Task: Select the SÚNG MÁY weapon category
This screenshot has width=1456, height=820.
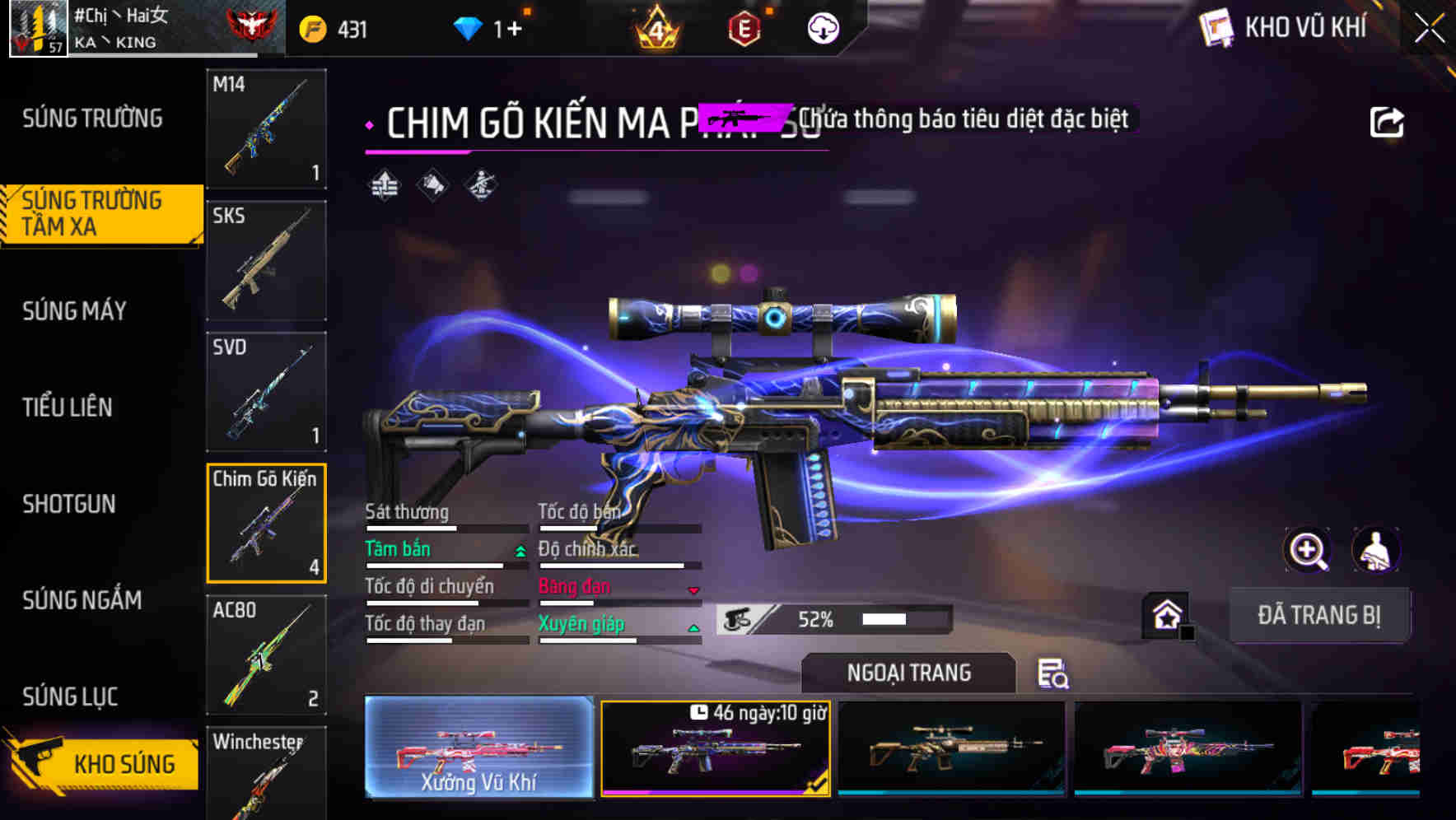Action: [x=73, y=311]
